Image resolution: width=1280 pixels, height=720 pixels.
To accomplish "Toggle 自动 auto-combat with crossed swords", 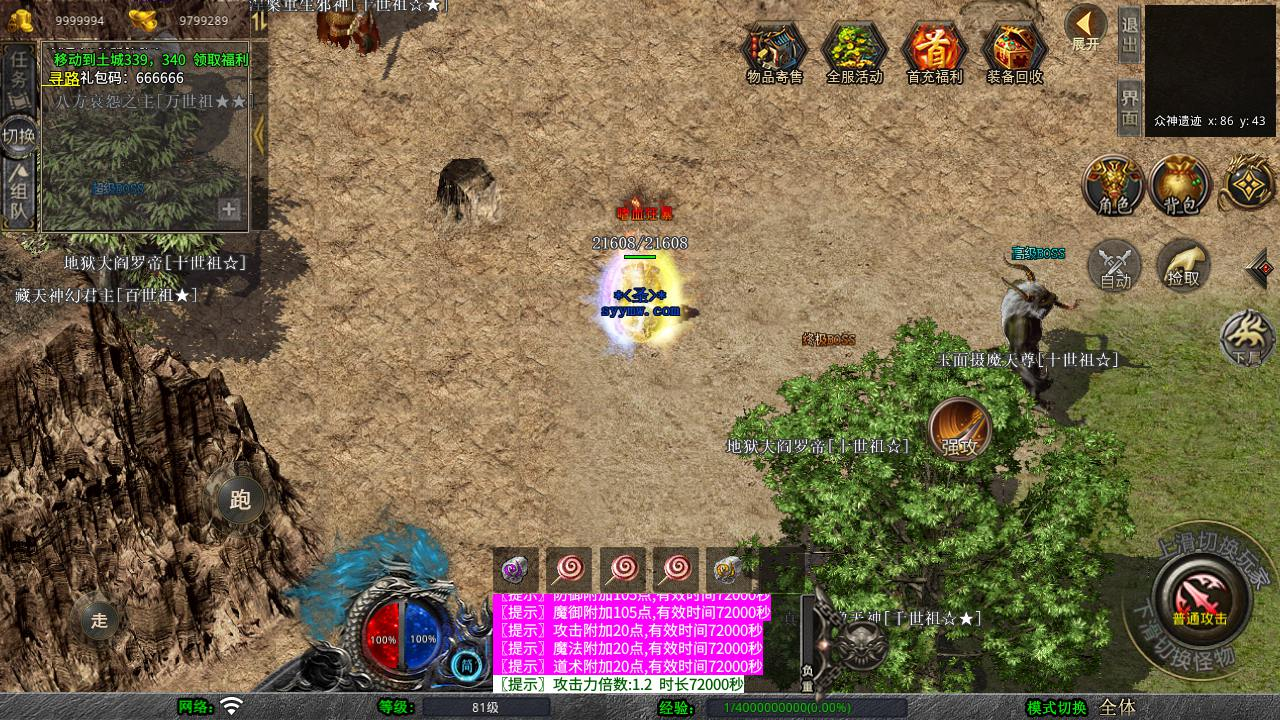I will (x=1115, y=266).
